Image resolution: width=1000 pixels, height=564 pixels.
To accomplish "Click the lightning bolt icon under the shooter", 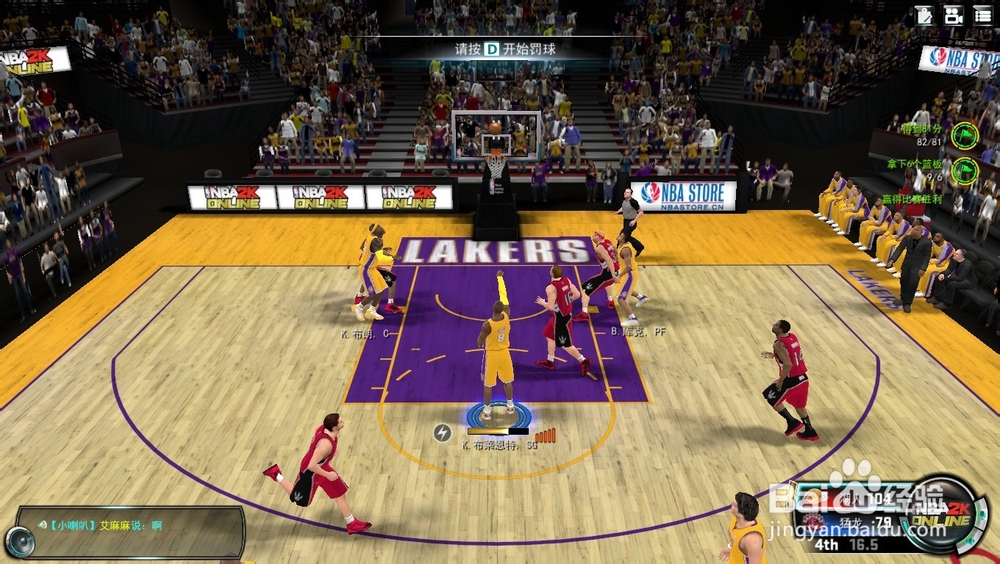I will (441, 432).
